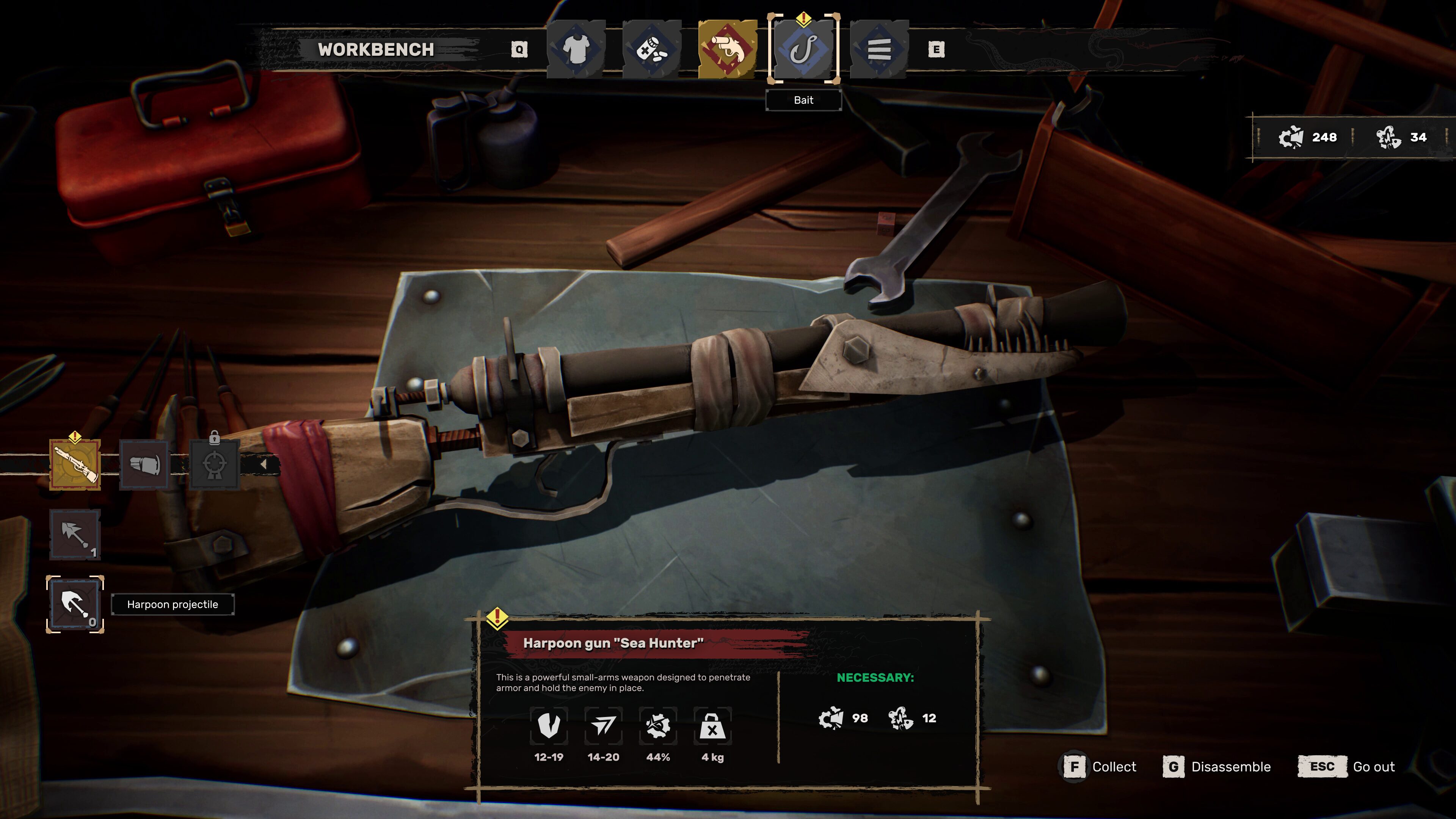
Task: Open the three-bars materials tab
Action: (879, 49)
